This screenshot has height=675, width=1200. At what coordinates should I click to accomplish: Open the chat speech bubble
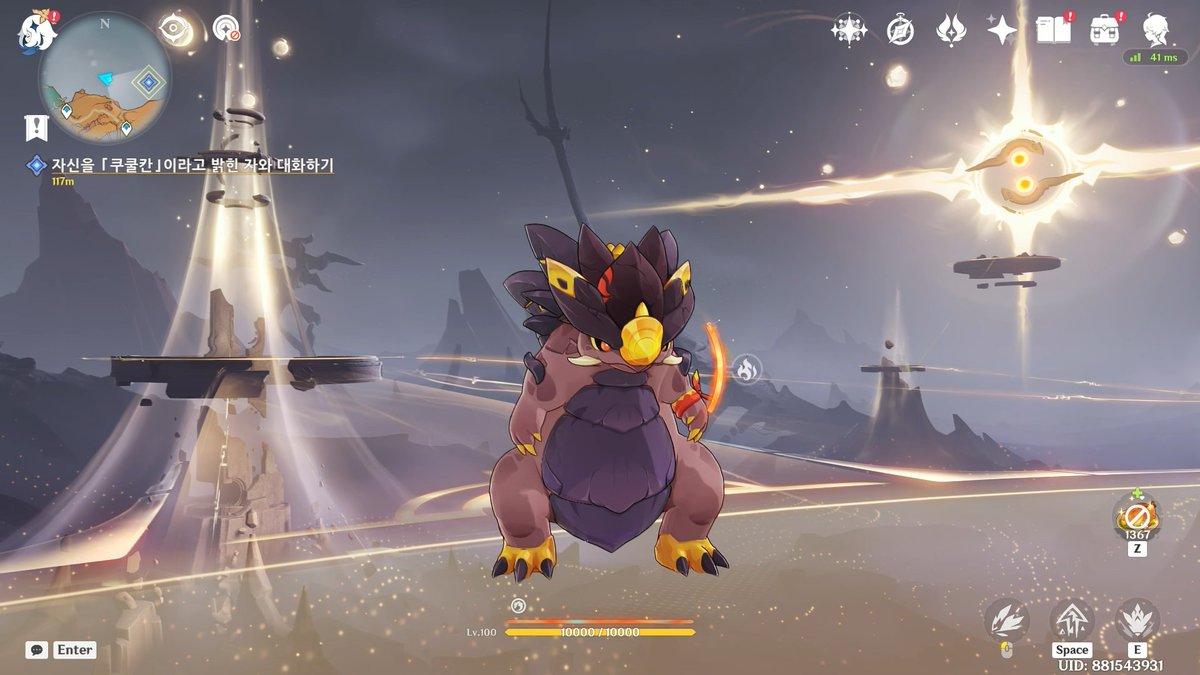pyautogui.click(x=36, y=650)
